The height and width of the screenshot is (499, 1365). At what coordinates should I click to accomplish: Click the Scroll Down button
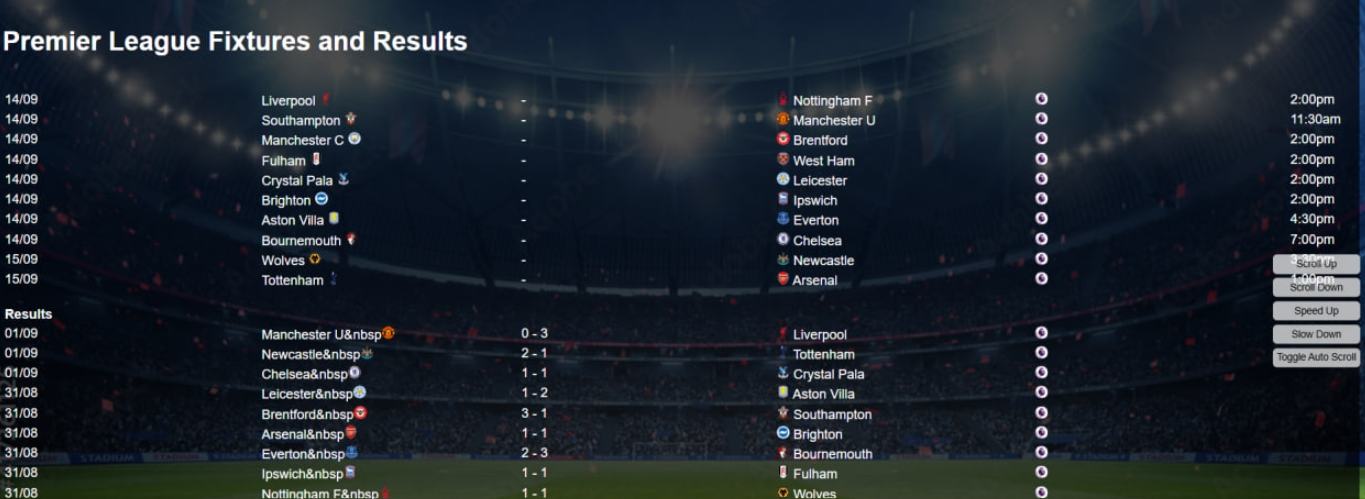coord(1316,288)
